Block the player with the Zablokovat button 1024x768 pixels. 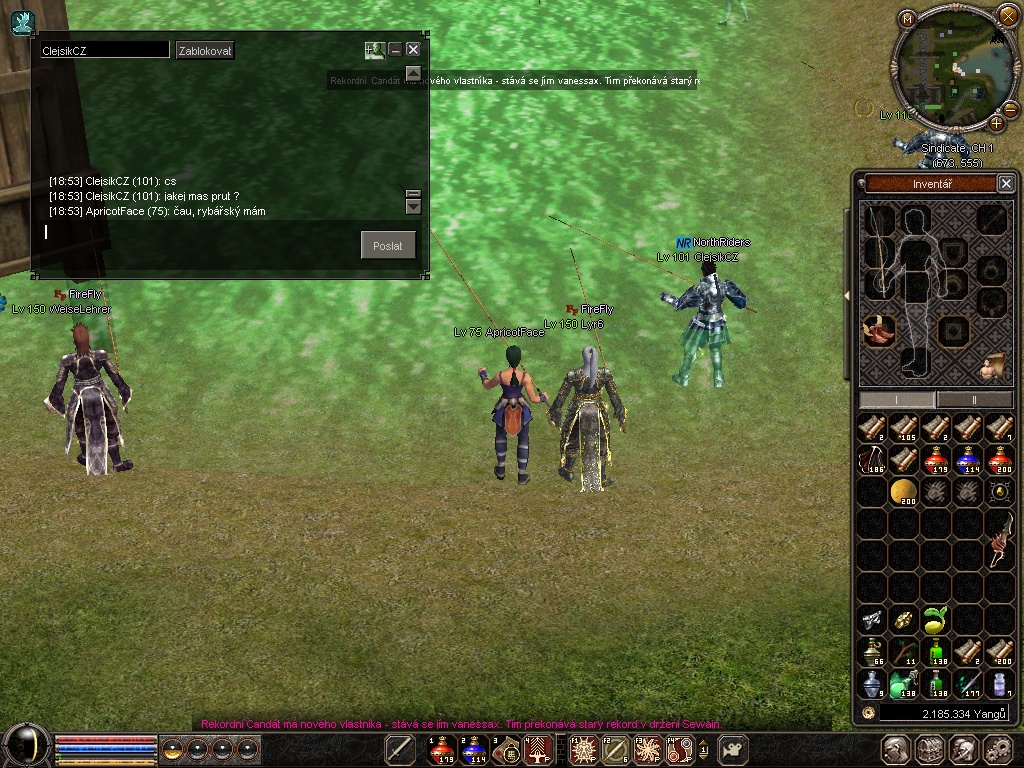point(205,50)
